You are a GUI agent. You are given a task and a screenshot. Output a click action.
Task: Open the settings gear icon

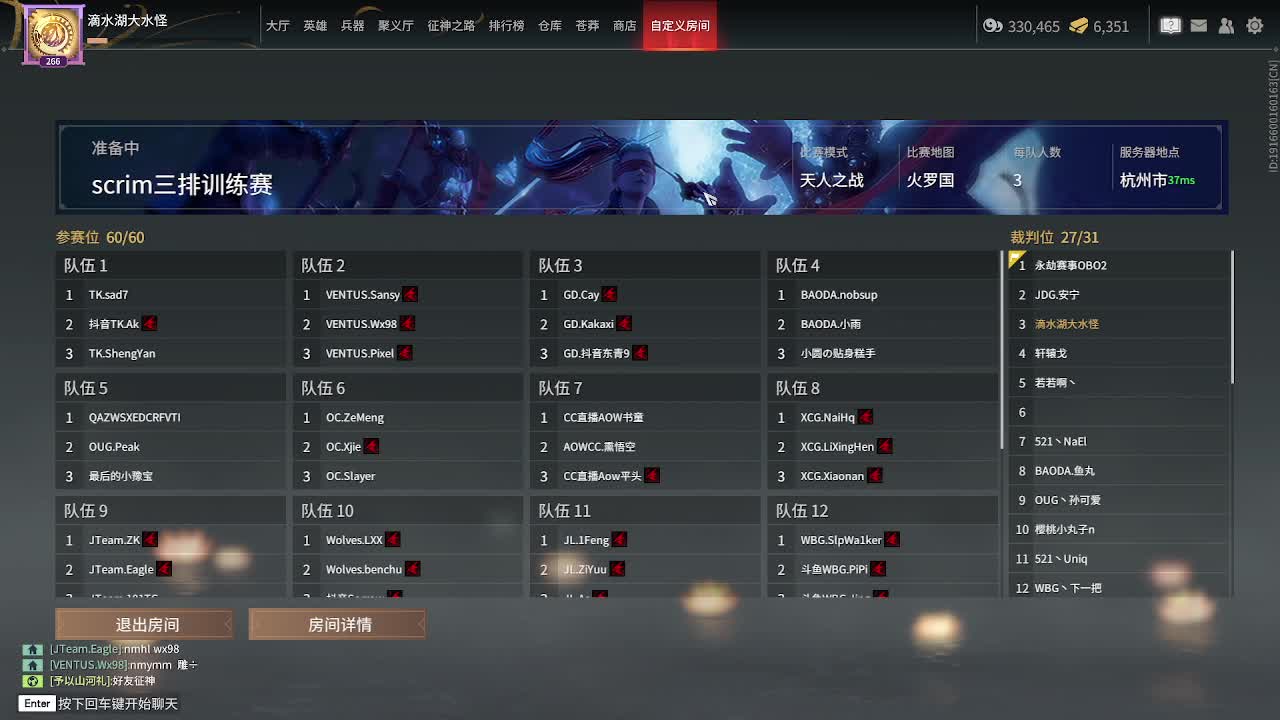pyautogui.click(x=1254, y=25)
